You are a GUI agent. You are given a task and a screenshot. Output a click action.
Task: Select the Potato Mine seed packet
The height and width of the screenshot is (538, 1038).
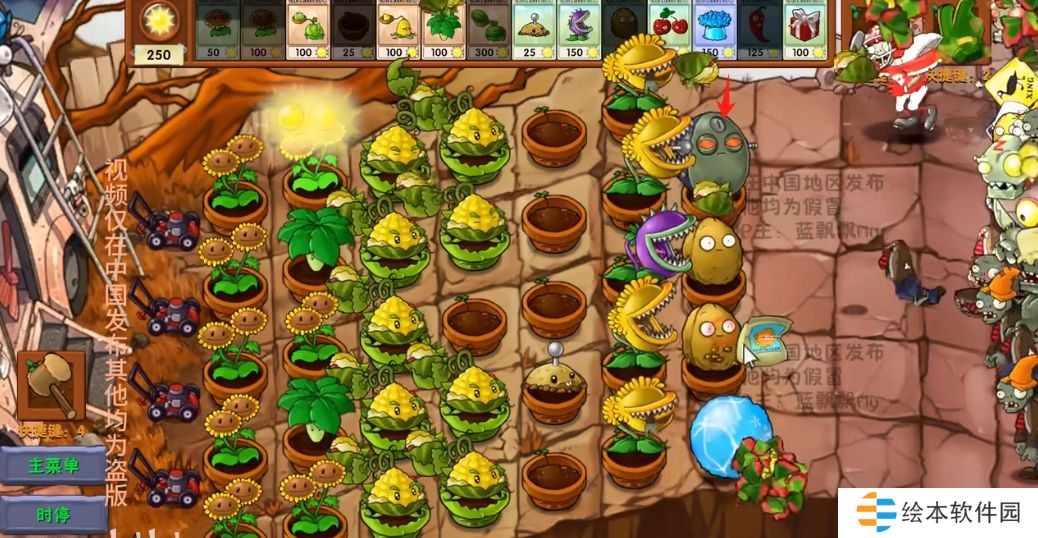coord(533,31)
